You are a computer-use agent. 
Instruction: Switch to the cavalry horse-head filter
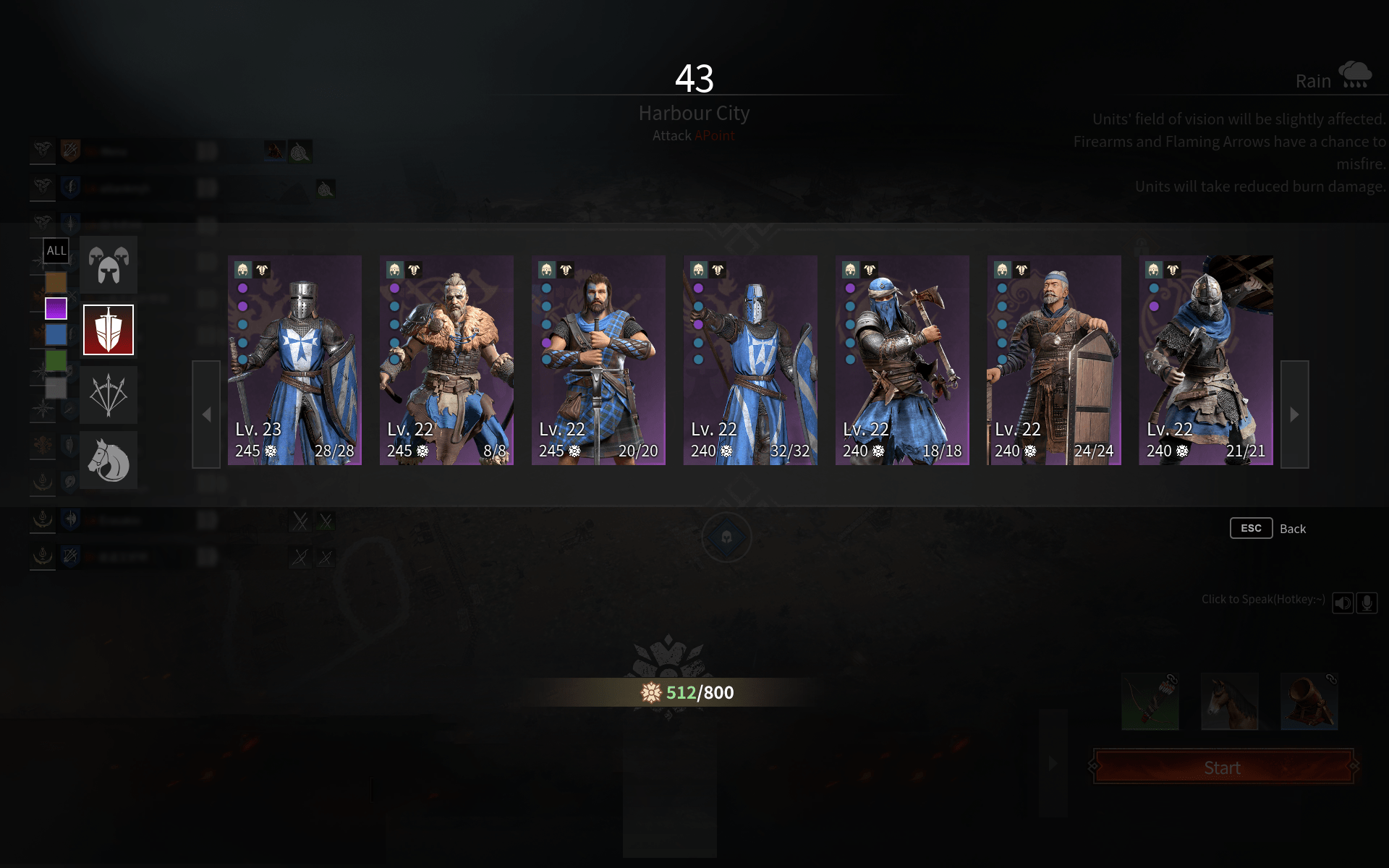click(109, 460)
